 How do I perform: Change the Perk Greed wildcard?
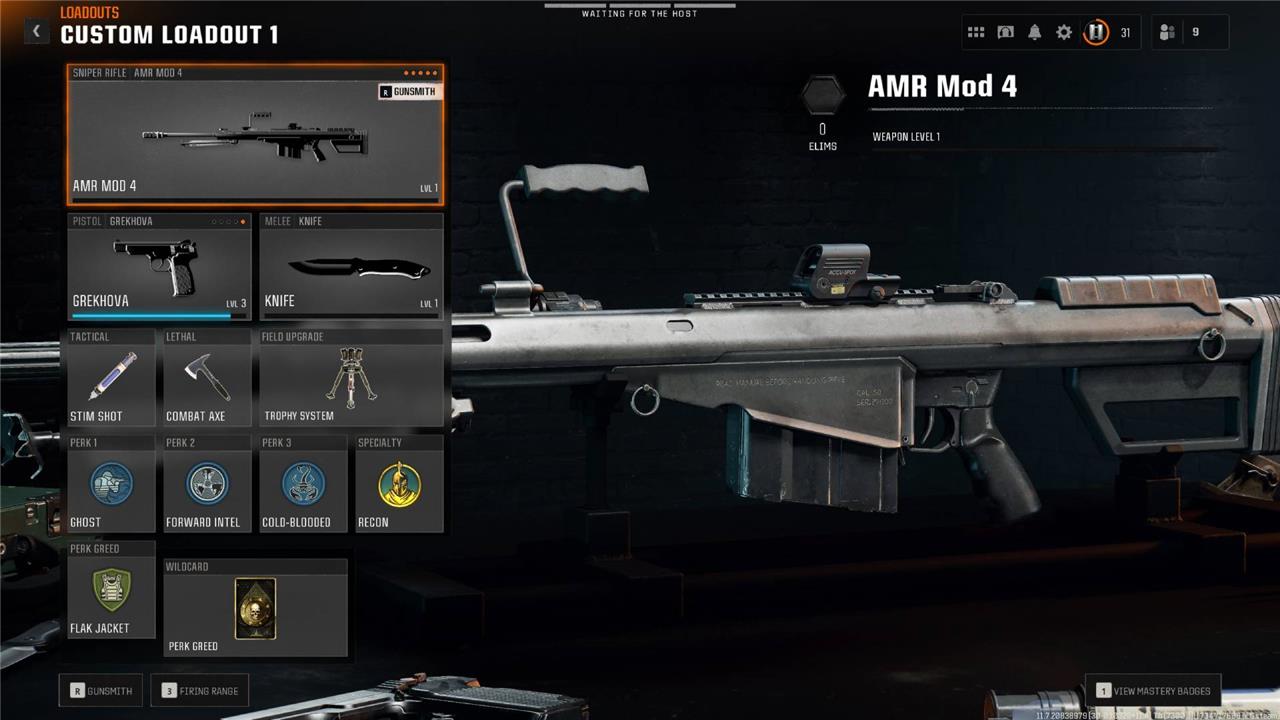click(255, 609)
